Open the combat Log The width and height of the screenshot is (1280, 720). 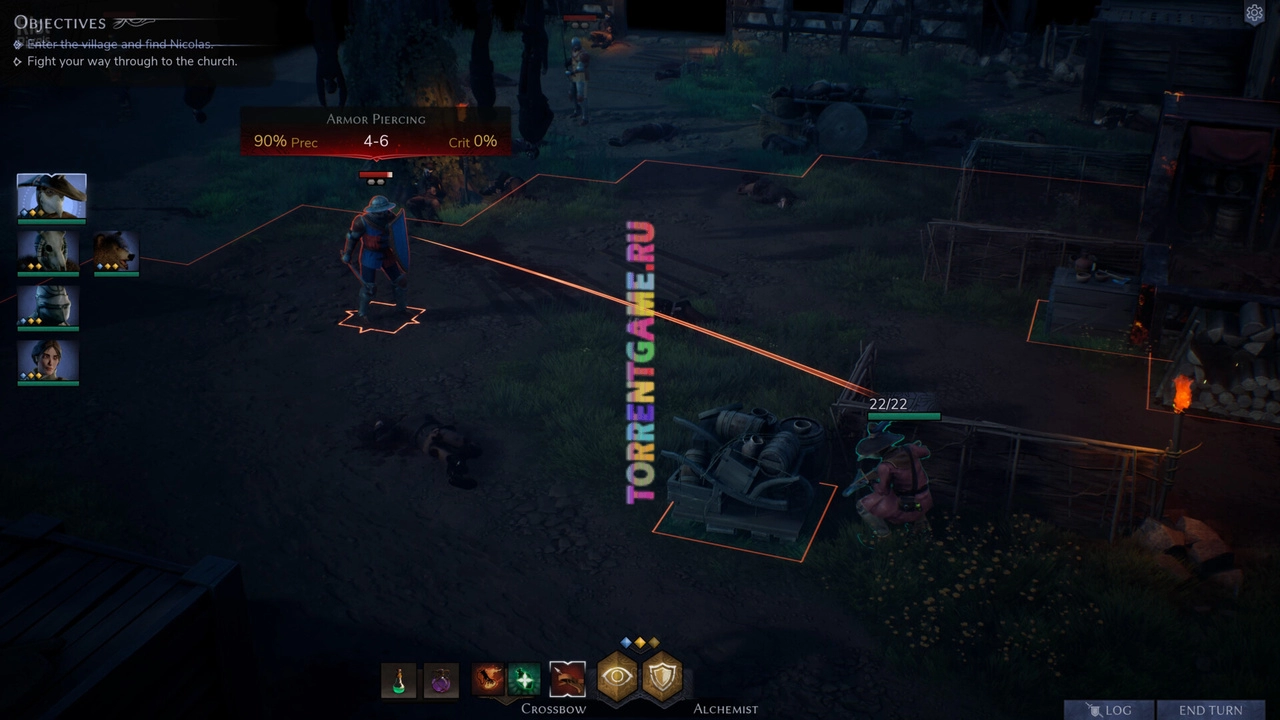click(1109, 710)
